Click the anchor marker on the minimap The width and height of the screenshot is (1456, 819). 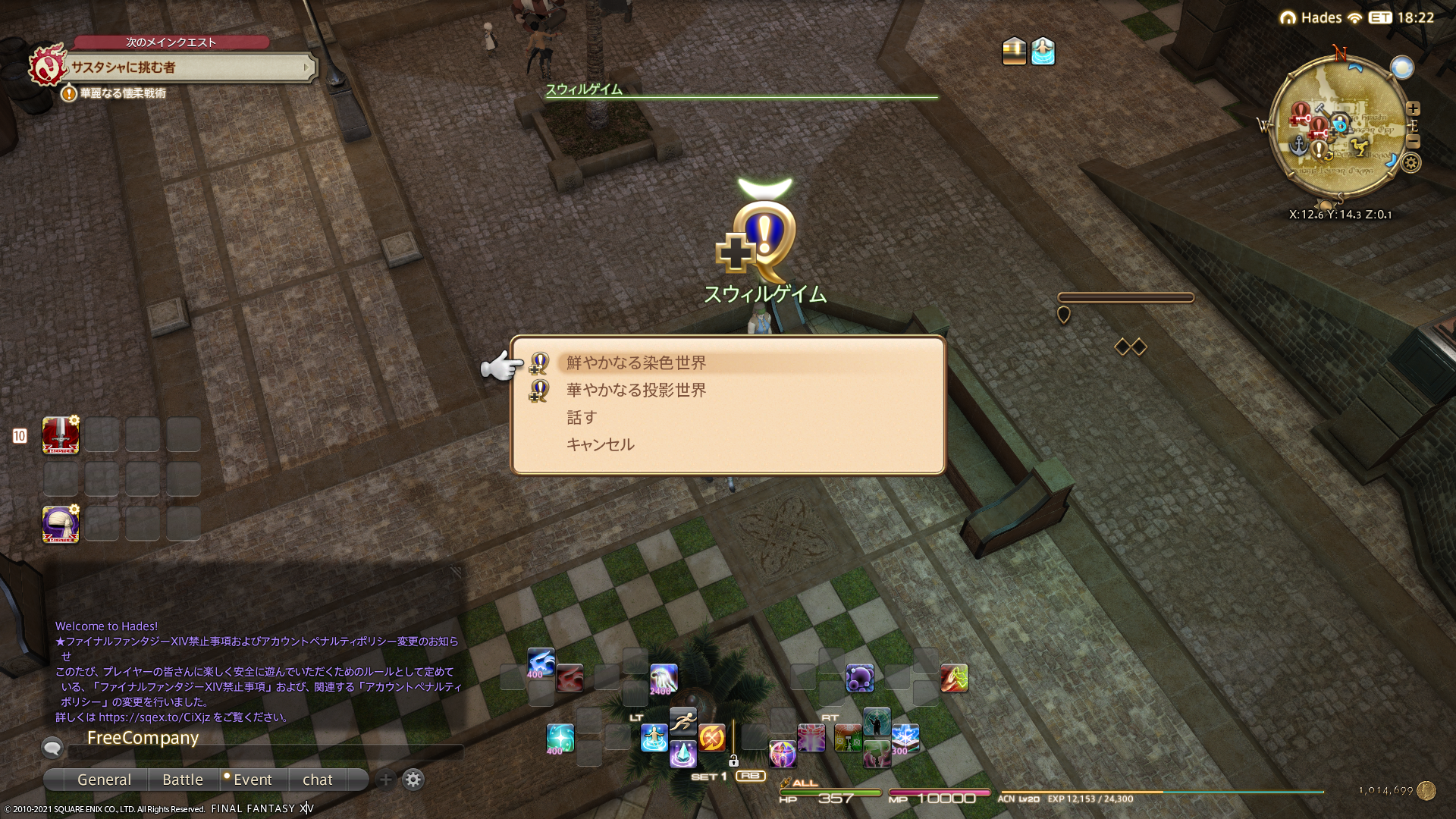pos(1298,143)
